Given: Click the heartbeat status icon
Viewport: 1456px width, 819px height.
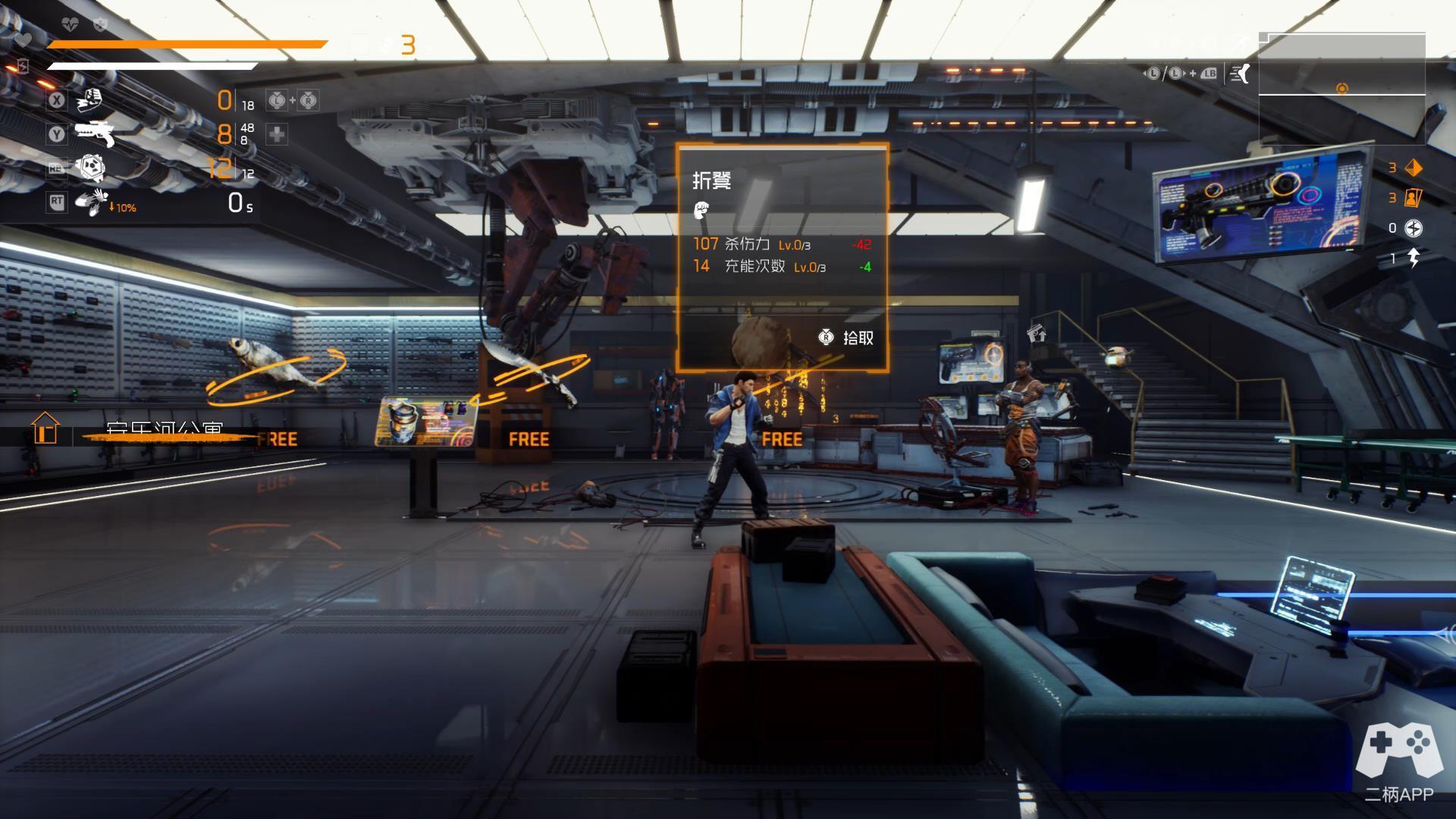Looking at the screenshot, I should tap(70, 25).
